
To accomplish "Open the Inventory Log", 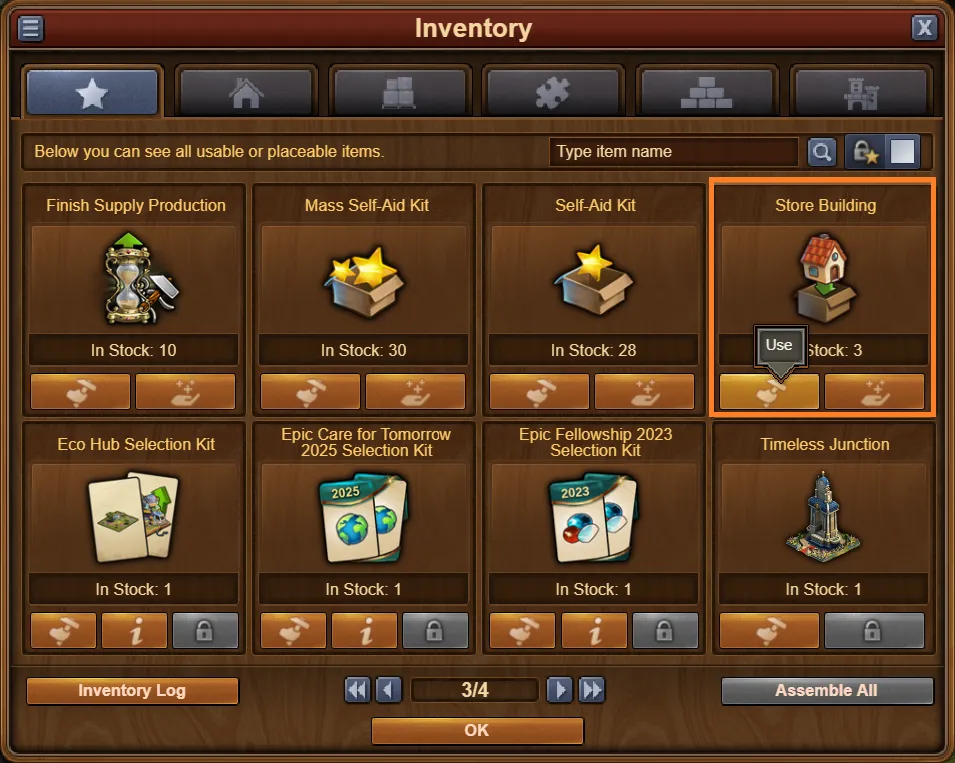I will (x=132, y=691).
